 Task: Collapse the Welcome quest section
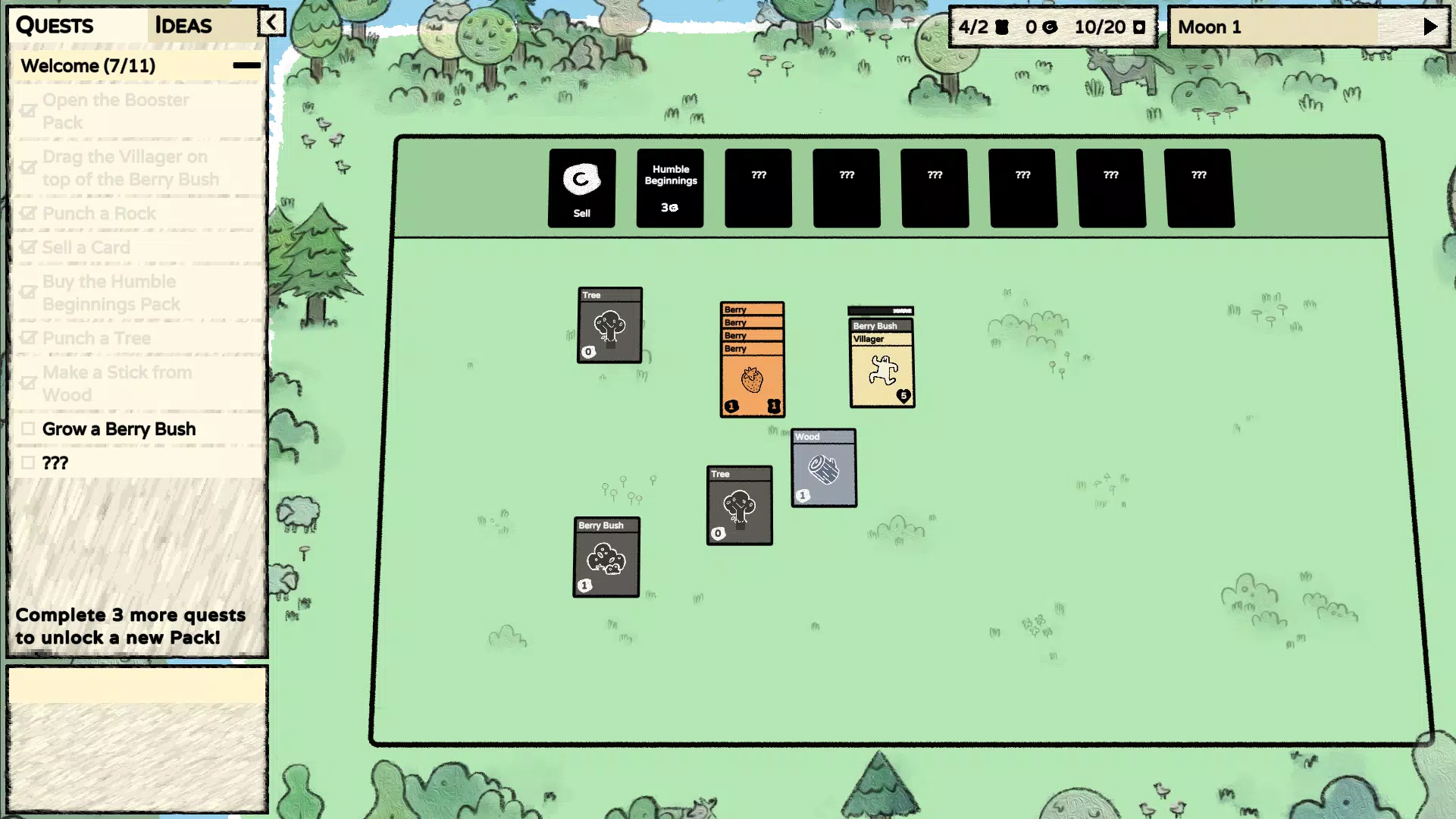(247, 65)
